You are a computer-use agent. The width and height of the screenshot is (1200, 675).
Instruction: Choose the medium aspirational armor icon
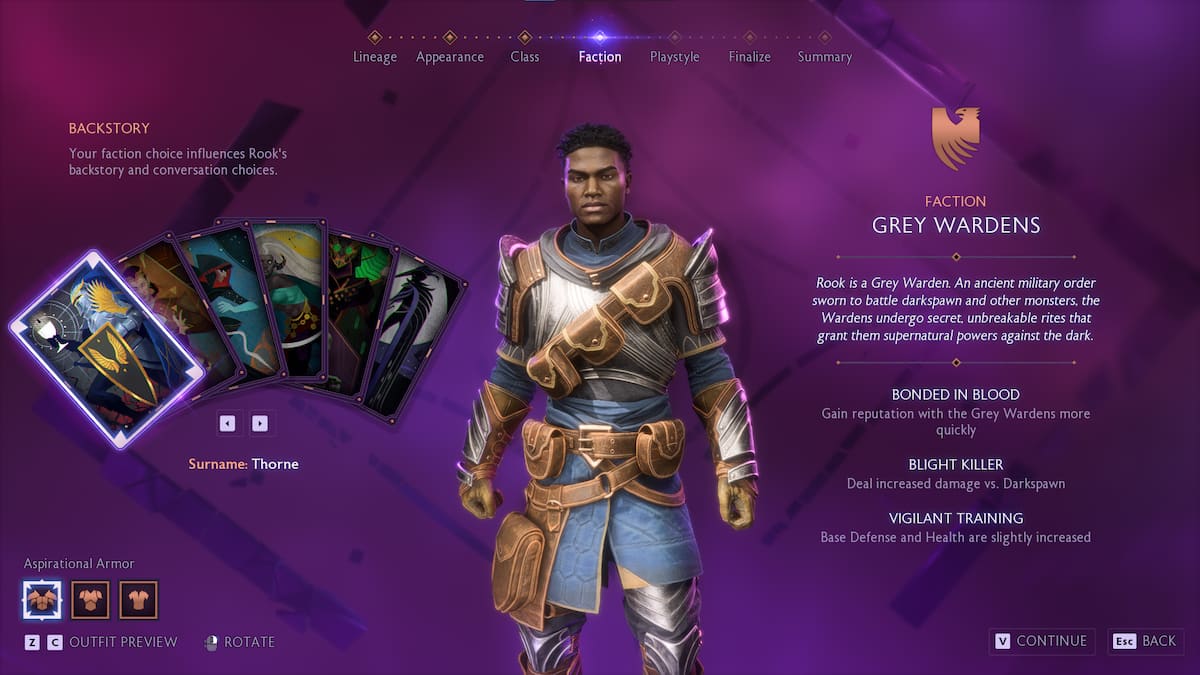pos(91,600)
